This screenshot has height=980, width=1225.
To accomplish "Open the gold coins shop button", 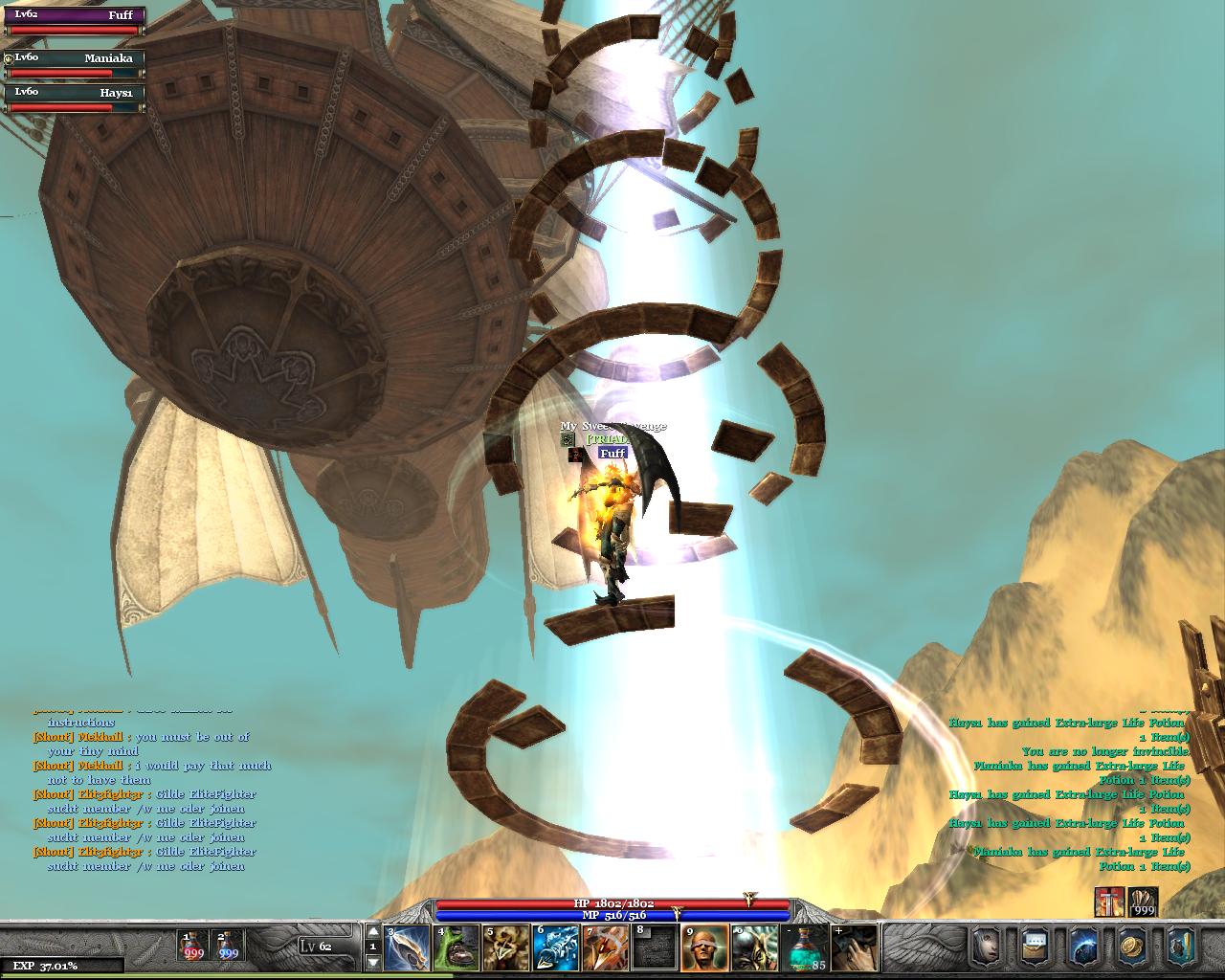I will [x=1133, y=947].
